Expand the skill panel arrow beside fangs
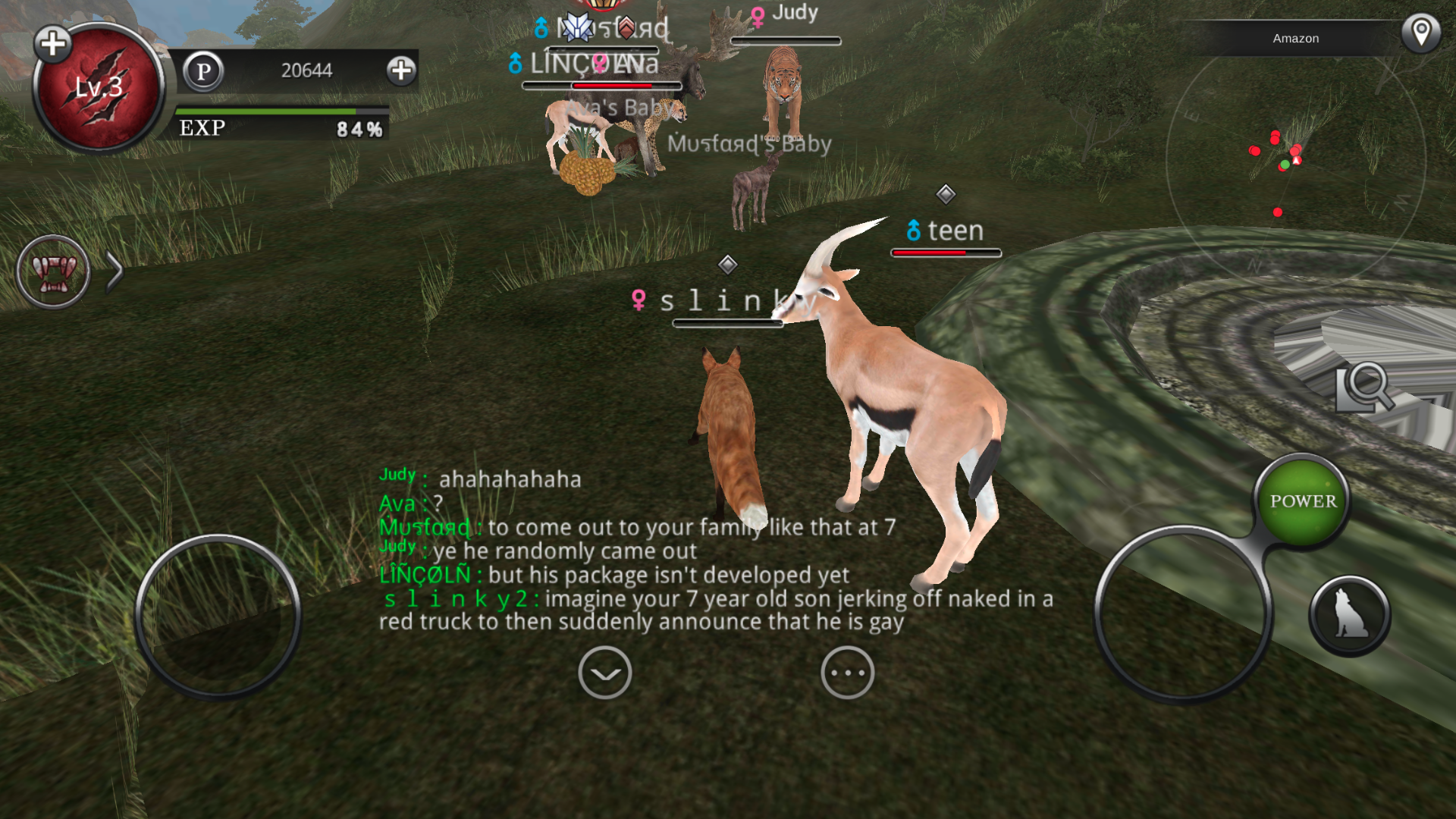 pyautogui.click(x=115, y=271)
